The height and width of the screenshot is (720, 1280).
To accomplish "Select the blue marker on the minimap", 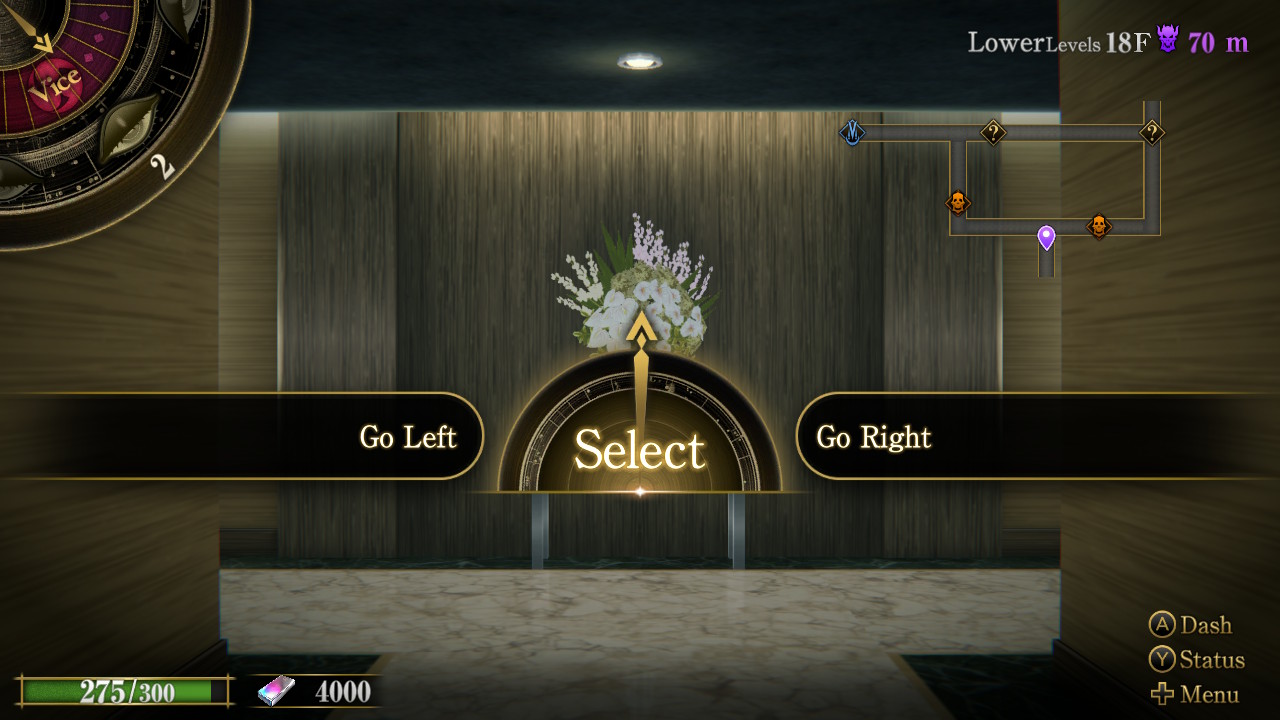I will pos(852,132).
